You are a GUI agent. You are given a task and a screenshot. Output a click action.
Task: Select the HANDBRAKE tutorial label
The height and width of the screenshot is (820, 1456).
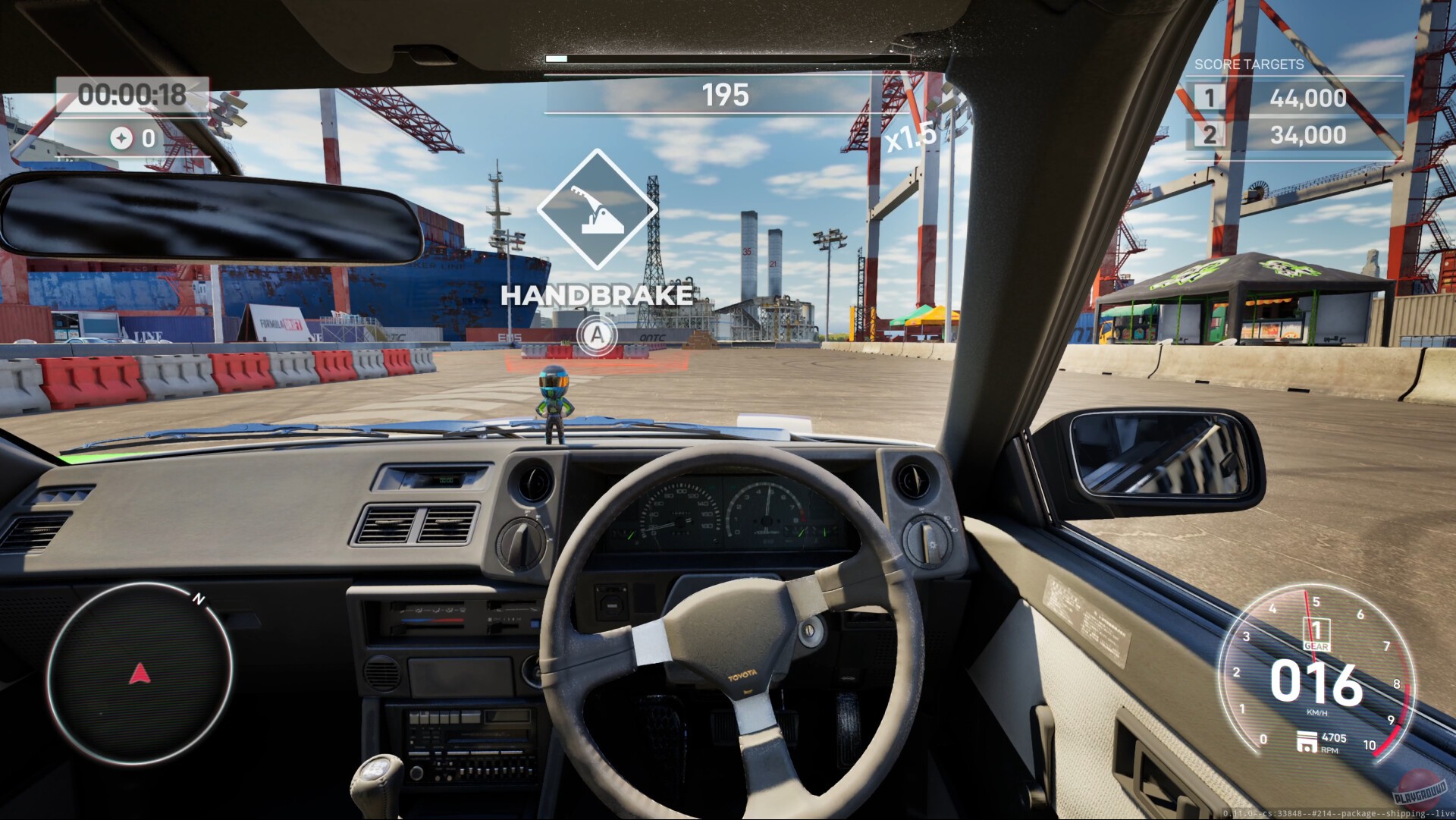coord(598,296)
